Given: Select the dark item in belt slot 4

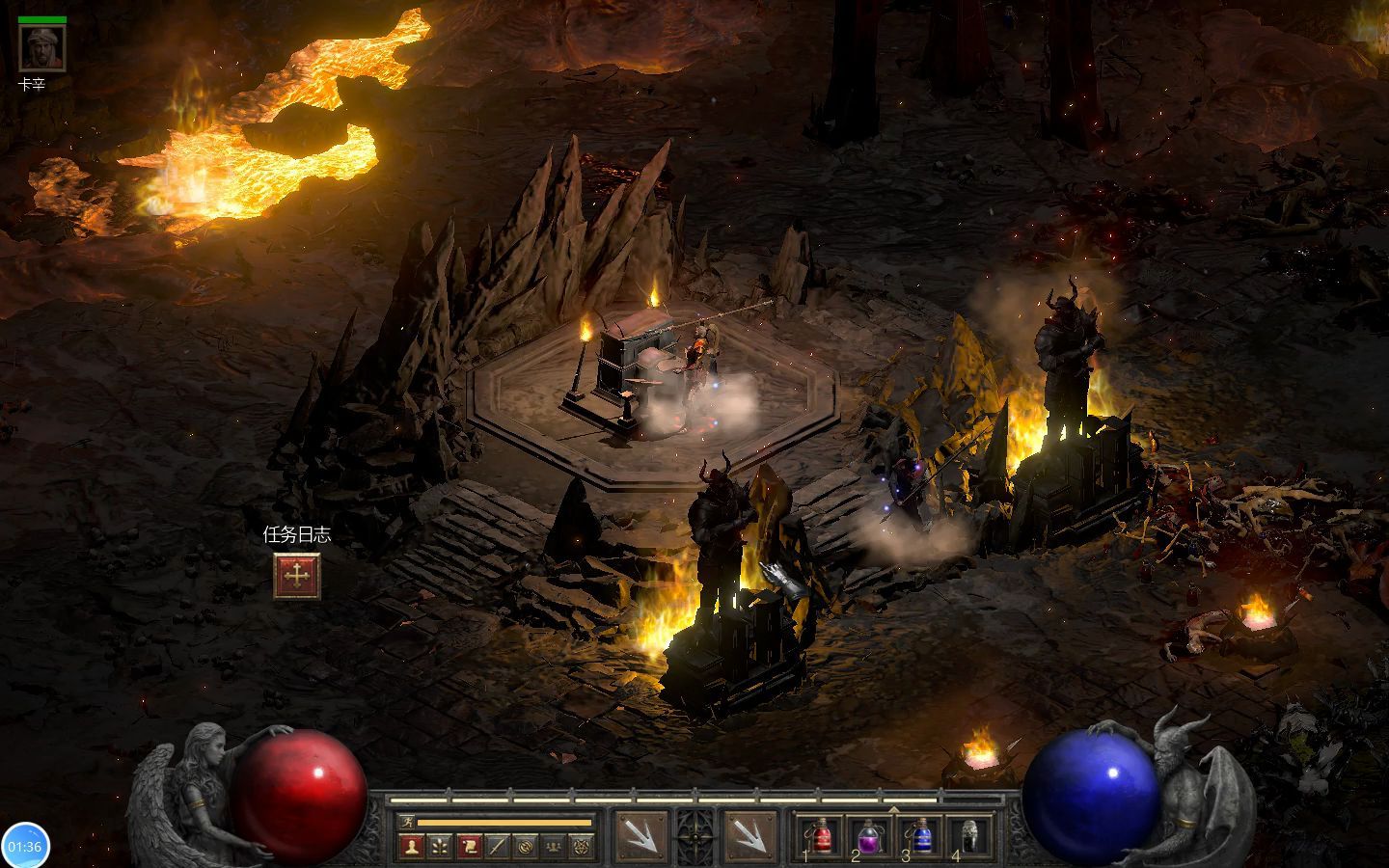Looking at the screenshot, I should click(970, 835).
